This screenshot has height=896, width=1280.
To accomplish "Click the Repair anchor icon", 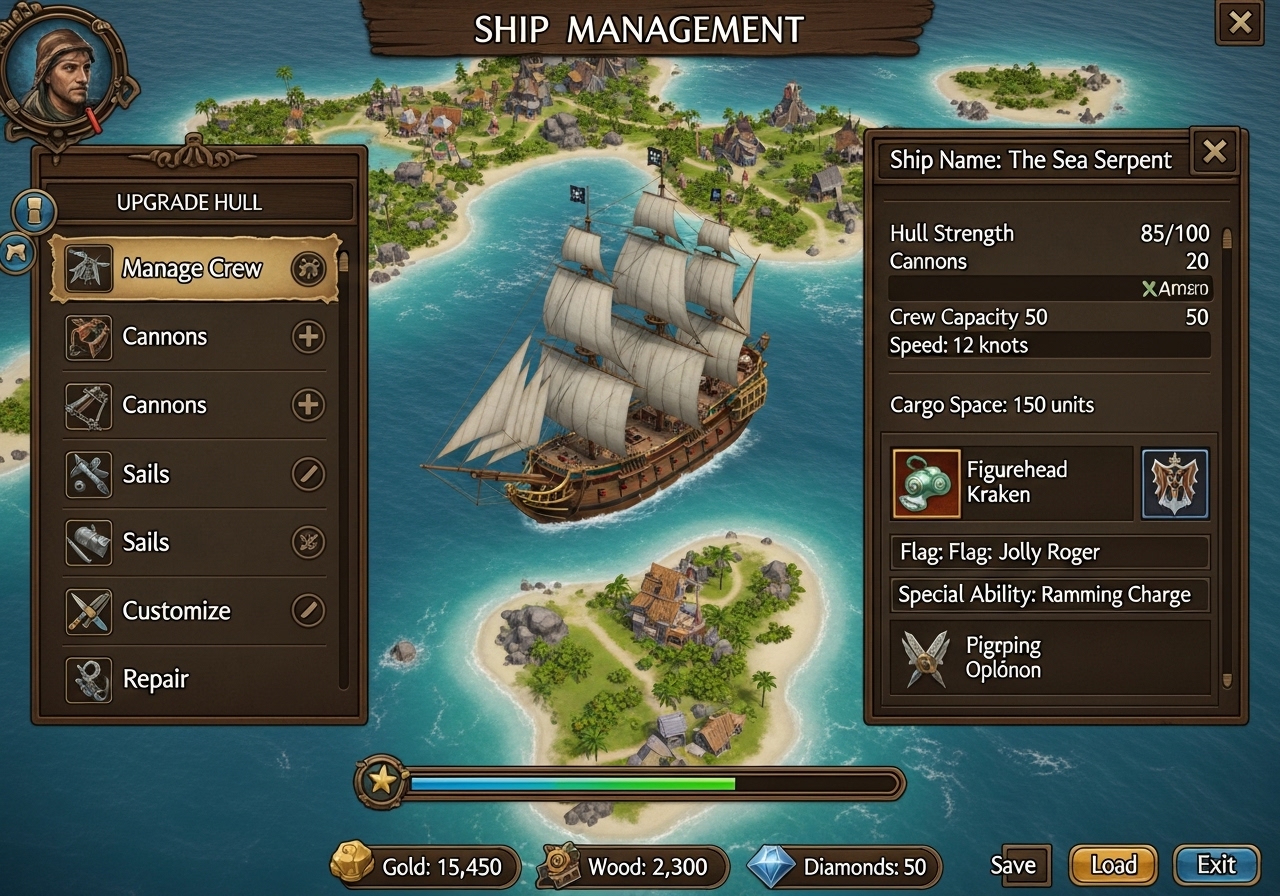I will 89,678.
